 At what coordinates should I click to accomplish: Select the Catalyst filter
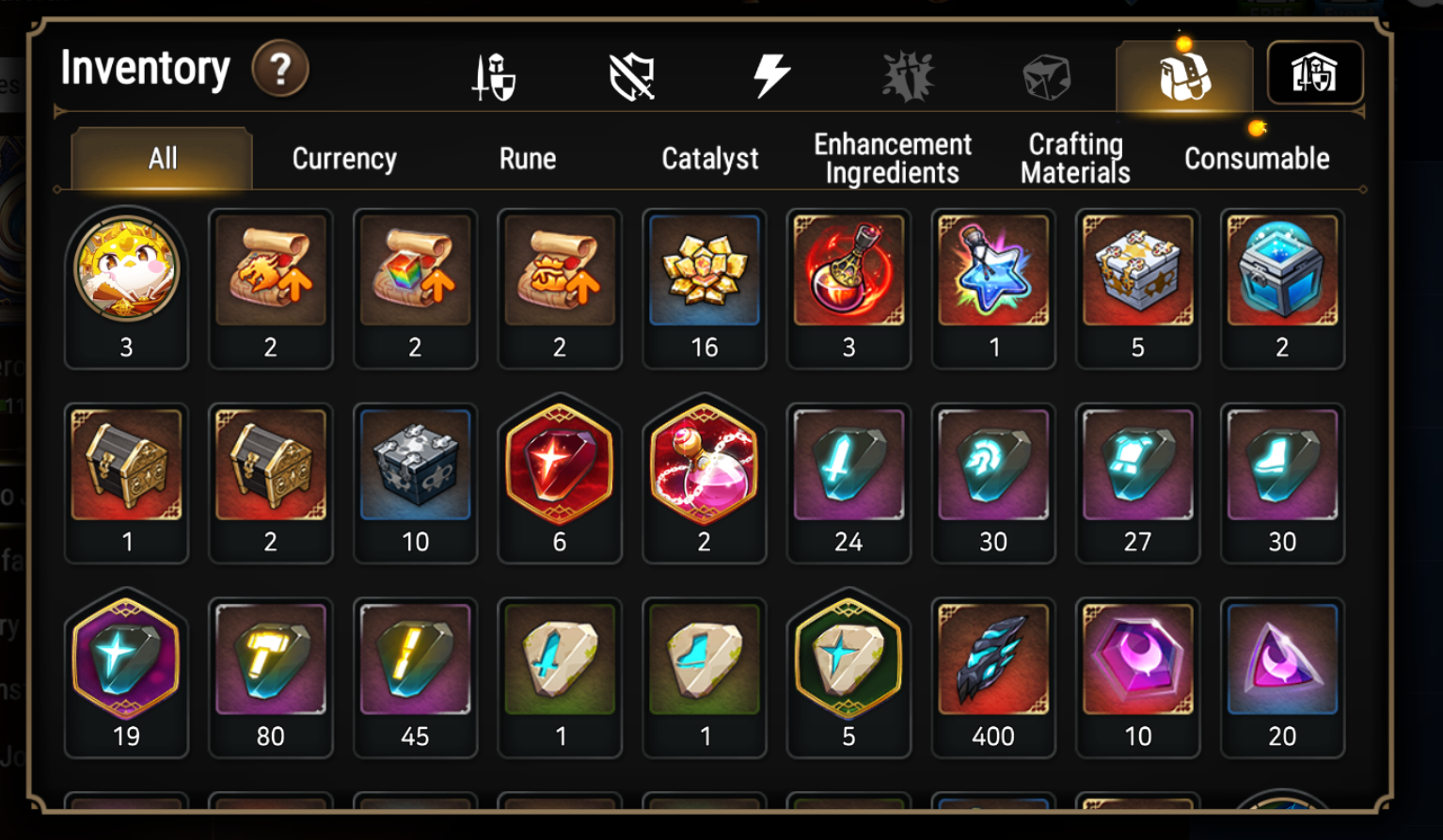point(710,157)
